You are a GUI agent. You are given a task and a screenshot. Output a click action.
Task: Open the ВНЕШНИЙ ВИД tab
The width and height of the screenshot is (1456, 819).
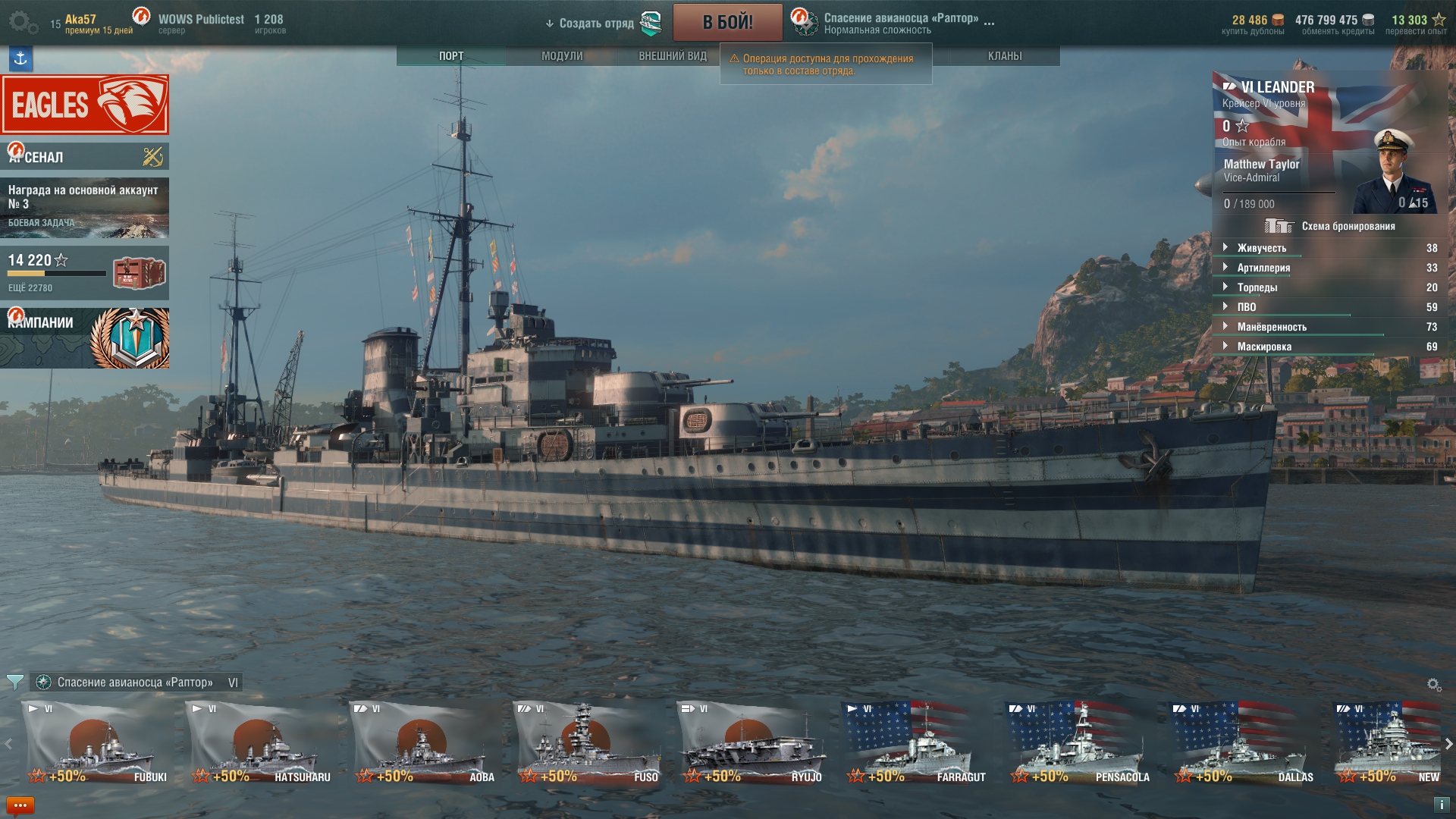(x=672, y=56)
